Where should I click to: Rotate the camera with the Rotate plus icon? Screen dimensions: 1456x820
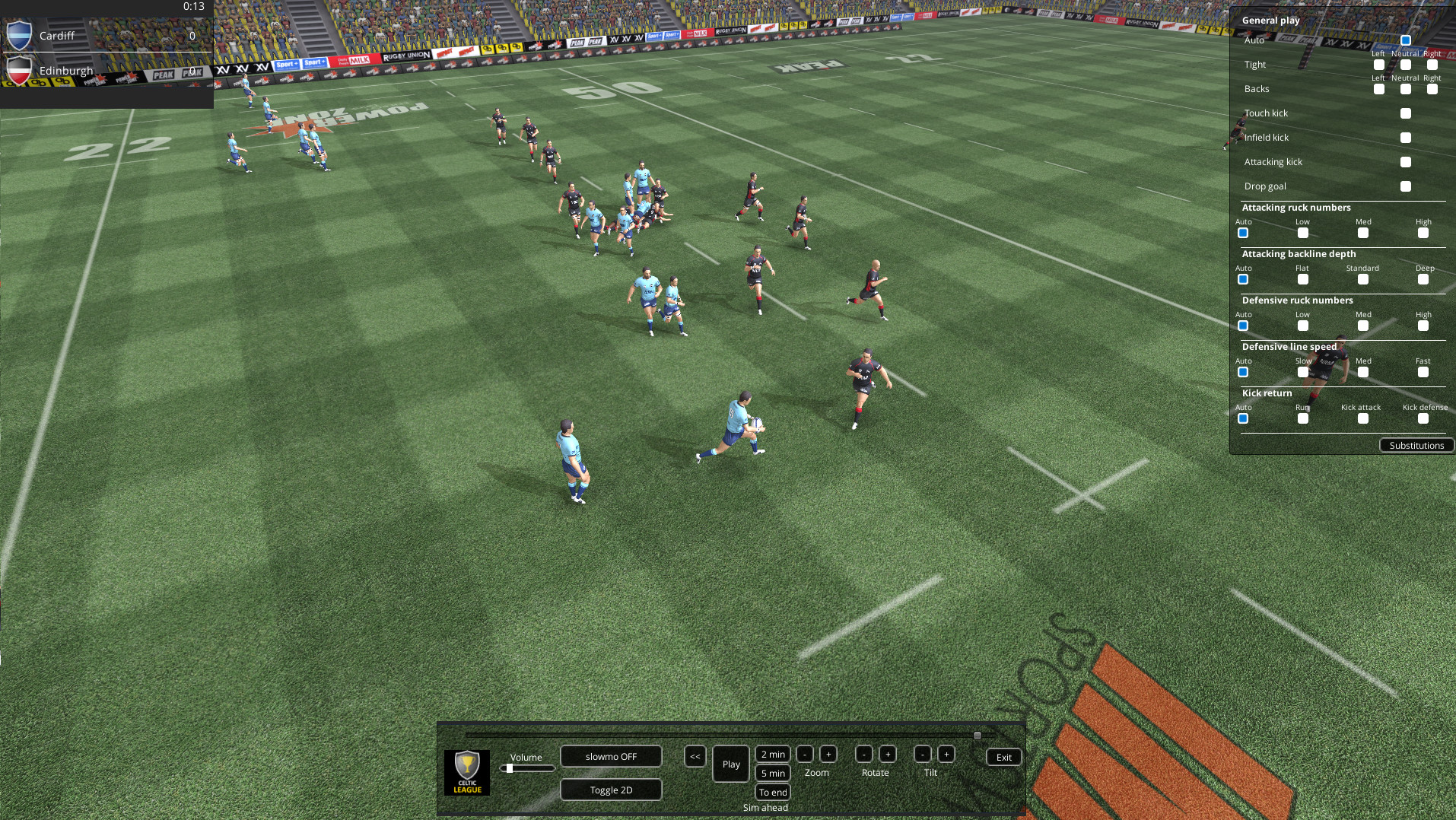tap(887, 754)
